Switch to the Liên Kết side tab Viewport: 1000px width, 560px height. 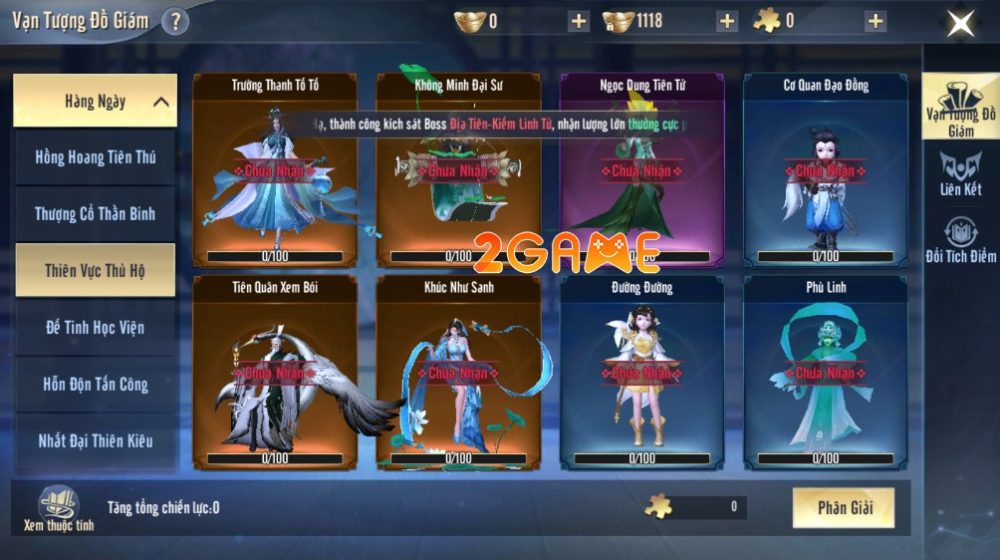(x=960, y=173)
